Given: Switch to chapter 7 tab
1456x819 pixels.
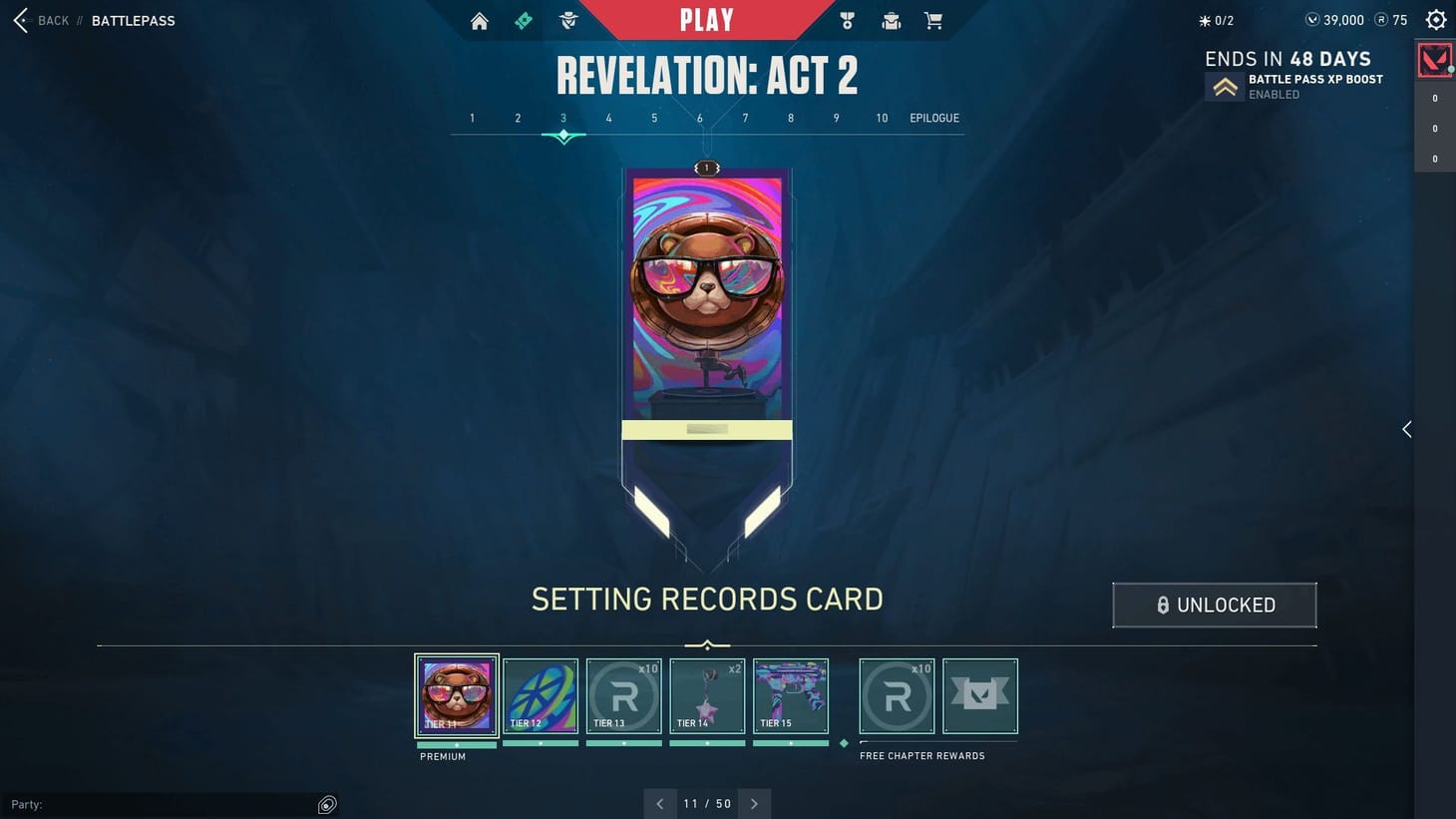Looking at the screenshot, I should click(745, 118).
